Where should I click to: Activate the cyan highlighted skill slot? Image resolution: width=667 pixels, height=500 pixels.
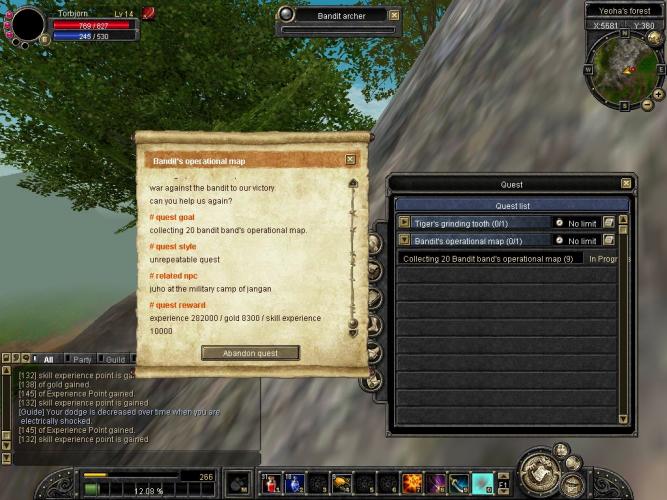[x=483, y=484]
